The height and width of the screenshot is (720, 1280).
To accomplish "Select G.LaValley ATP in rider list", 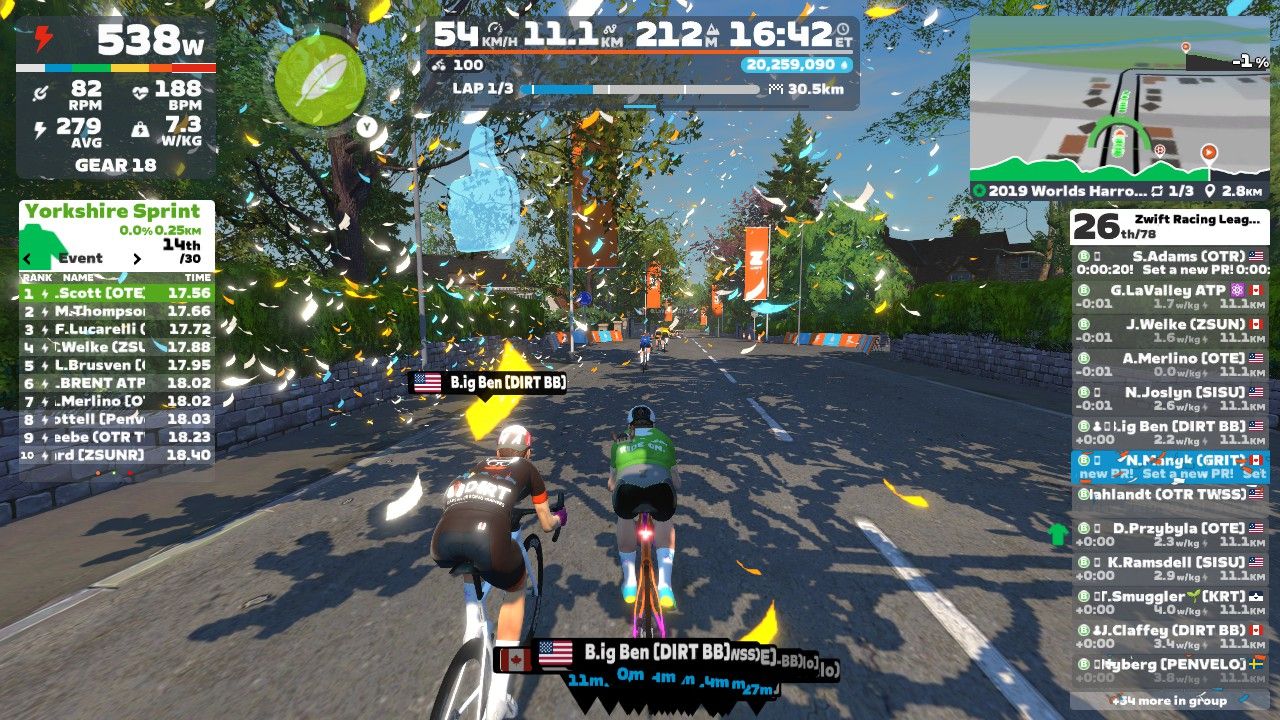I will [x=1168, y=297].
